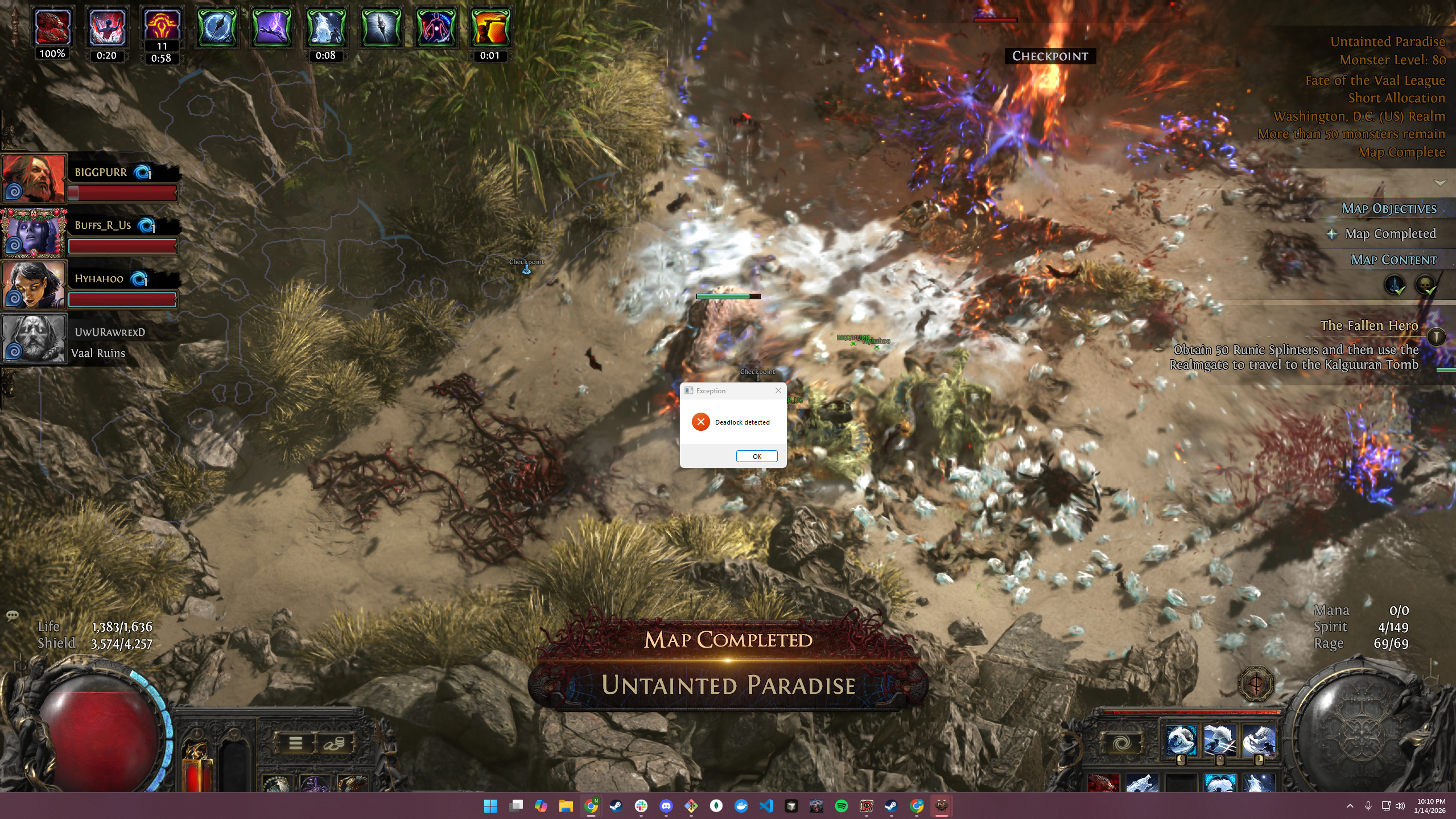Open the shop button with coins icon
This screenshot has width=1456, height=819.
tap(334, 742)
